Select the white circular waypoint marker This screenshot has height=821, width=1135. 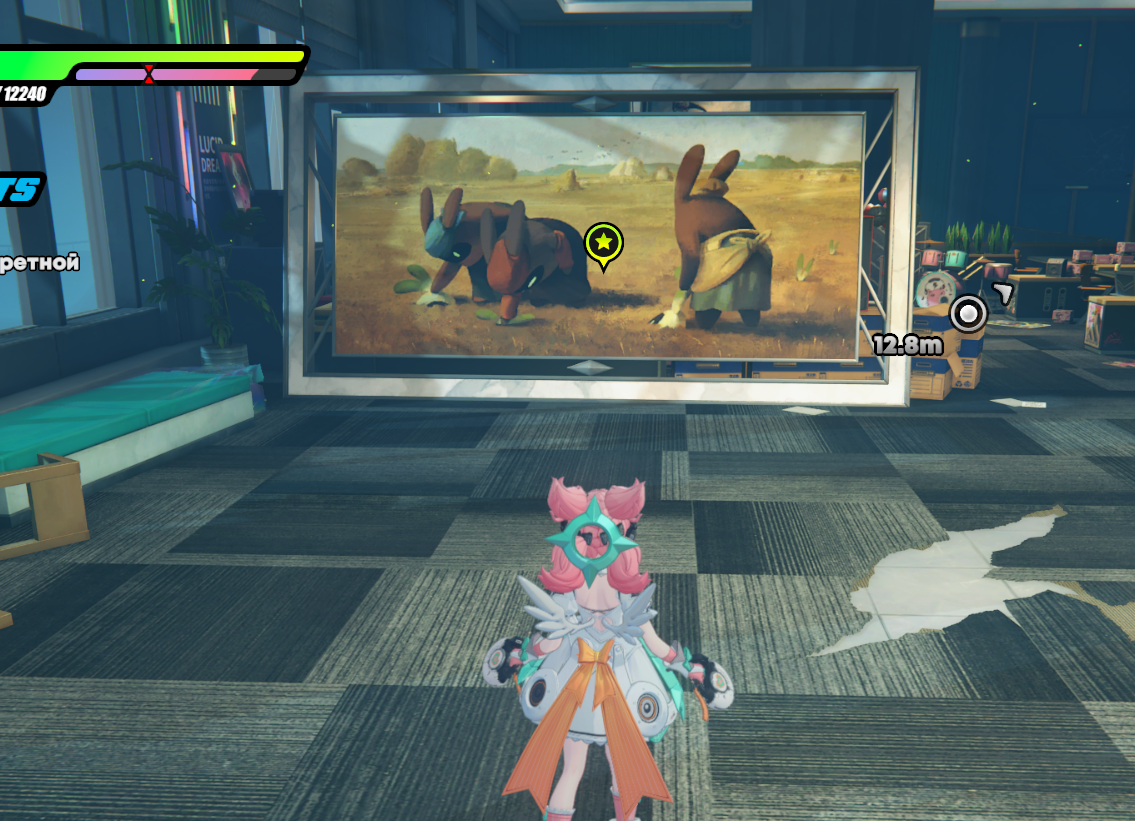967,314
